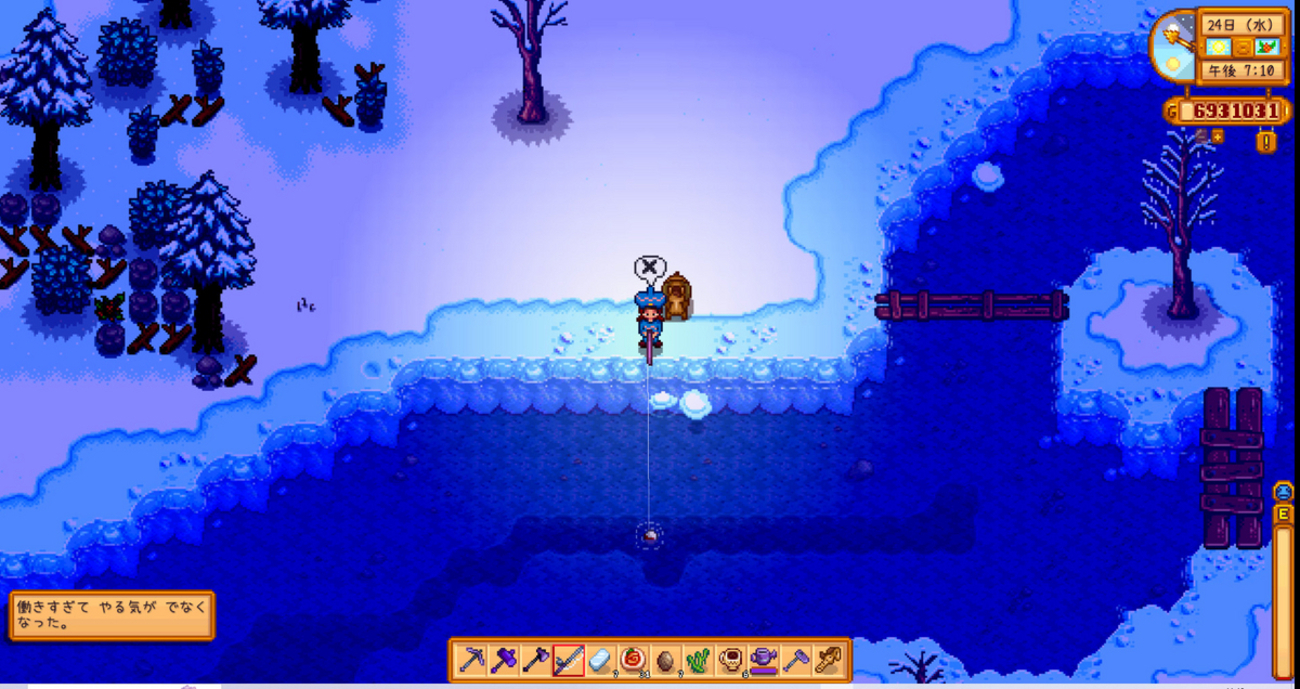Click the zoom-out minus button under the gold counter

(x=1201, y=136)
